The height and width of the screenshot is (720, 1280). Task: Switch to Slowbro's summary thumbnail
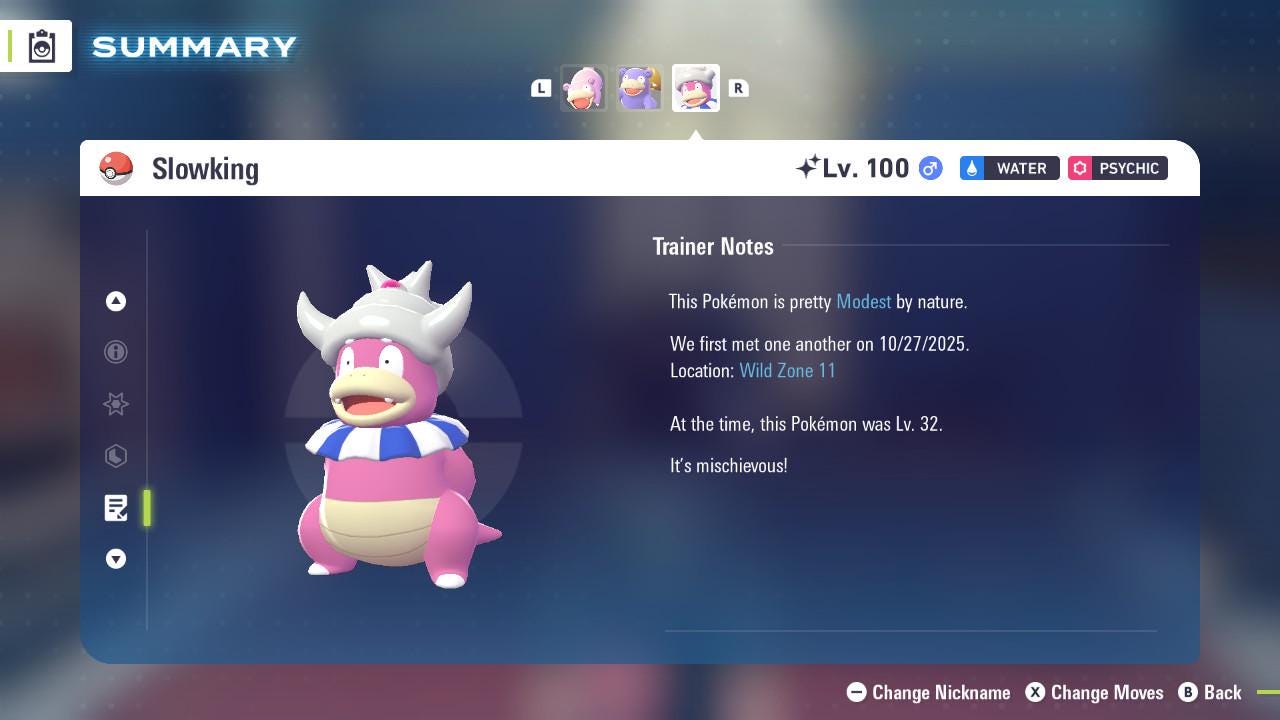[639, 88]
